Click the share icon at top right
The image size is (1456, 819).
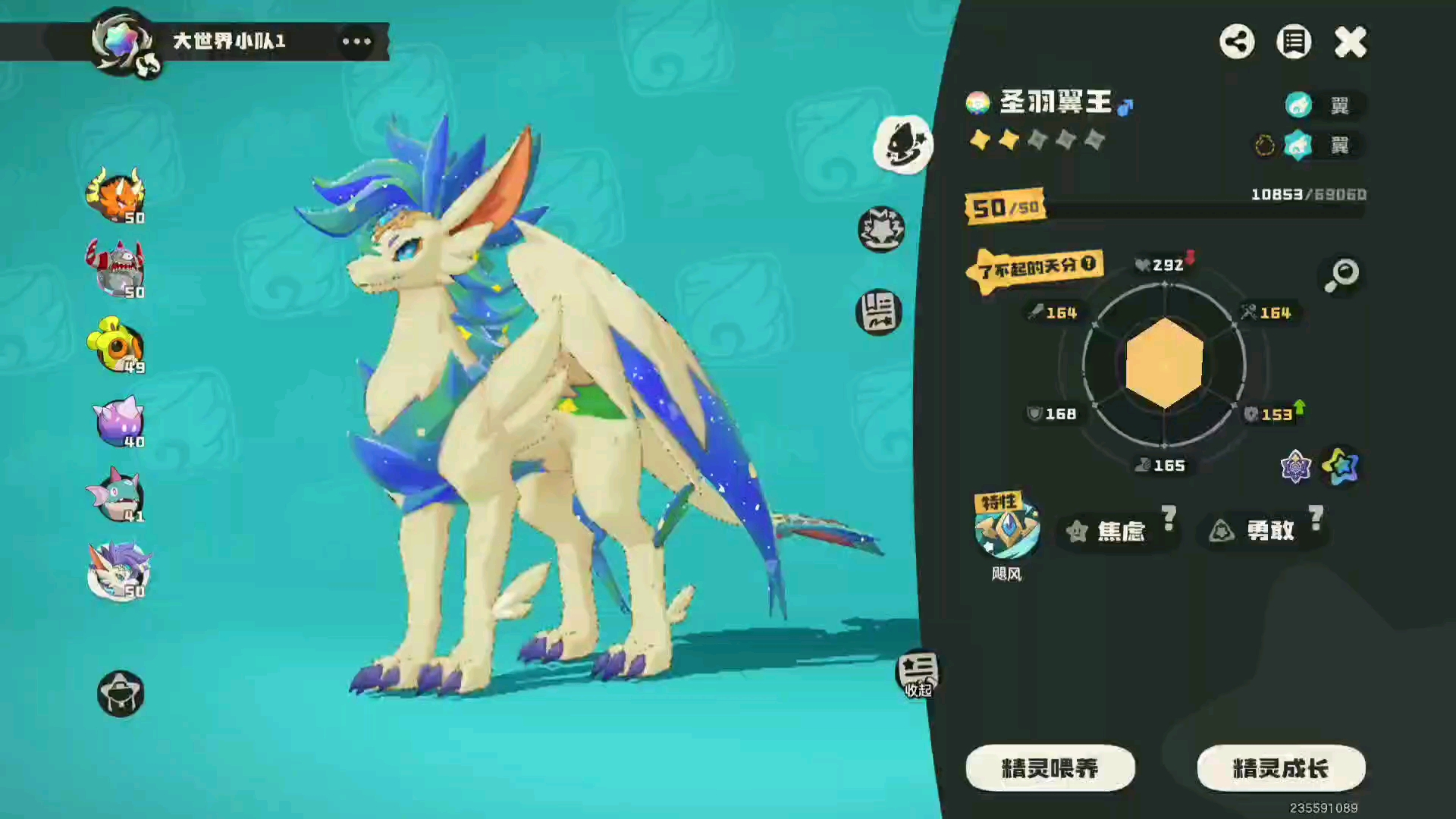pyautogui.click(x=1238, y=42)
